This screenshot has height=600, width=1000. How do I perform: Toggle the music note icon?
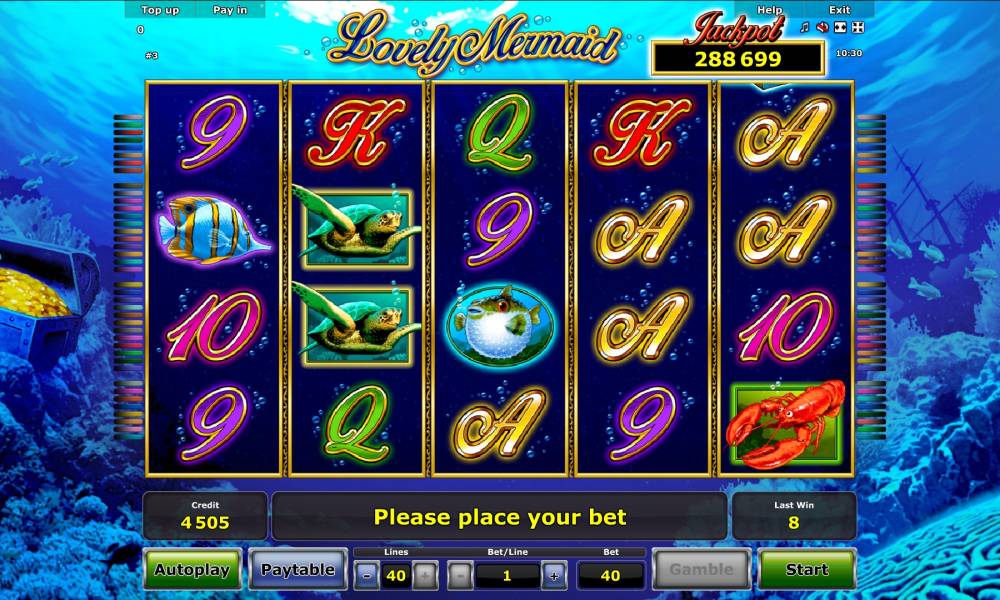805,28
